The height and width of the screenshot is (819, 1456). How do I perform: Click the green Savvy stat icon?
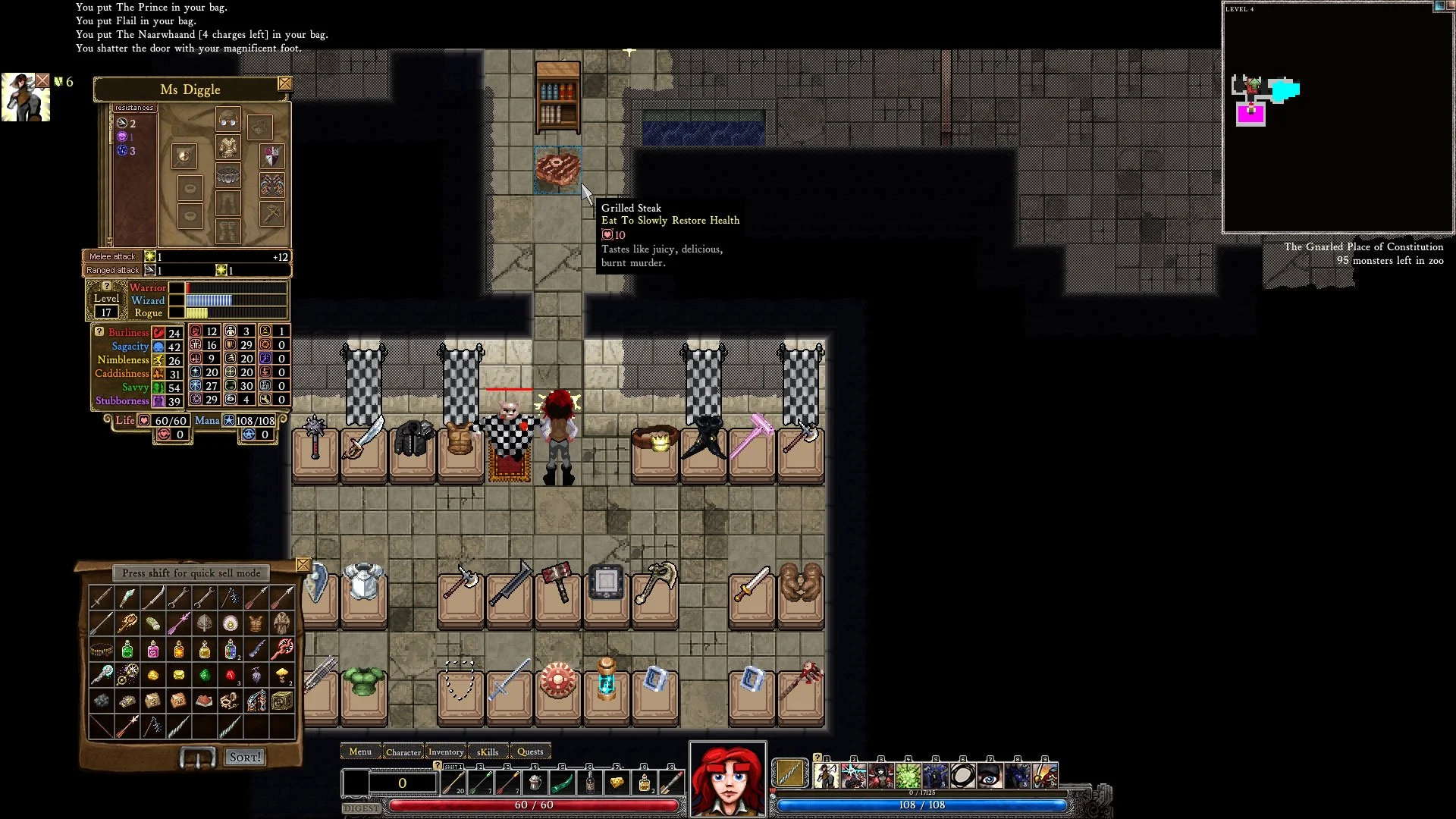(x=158, y=387)
